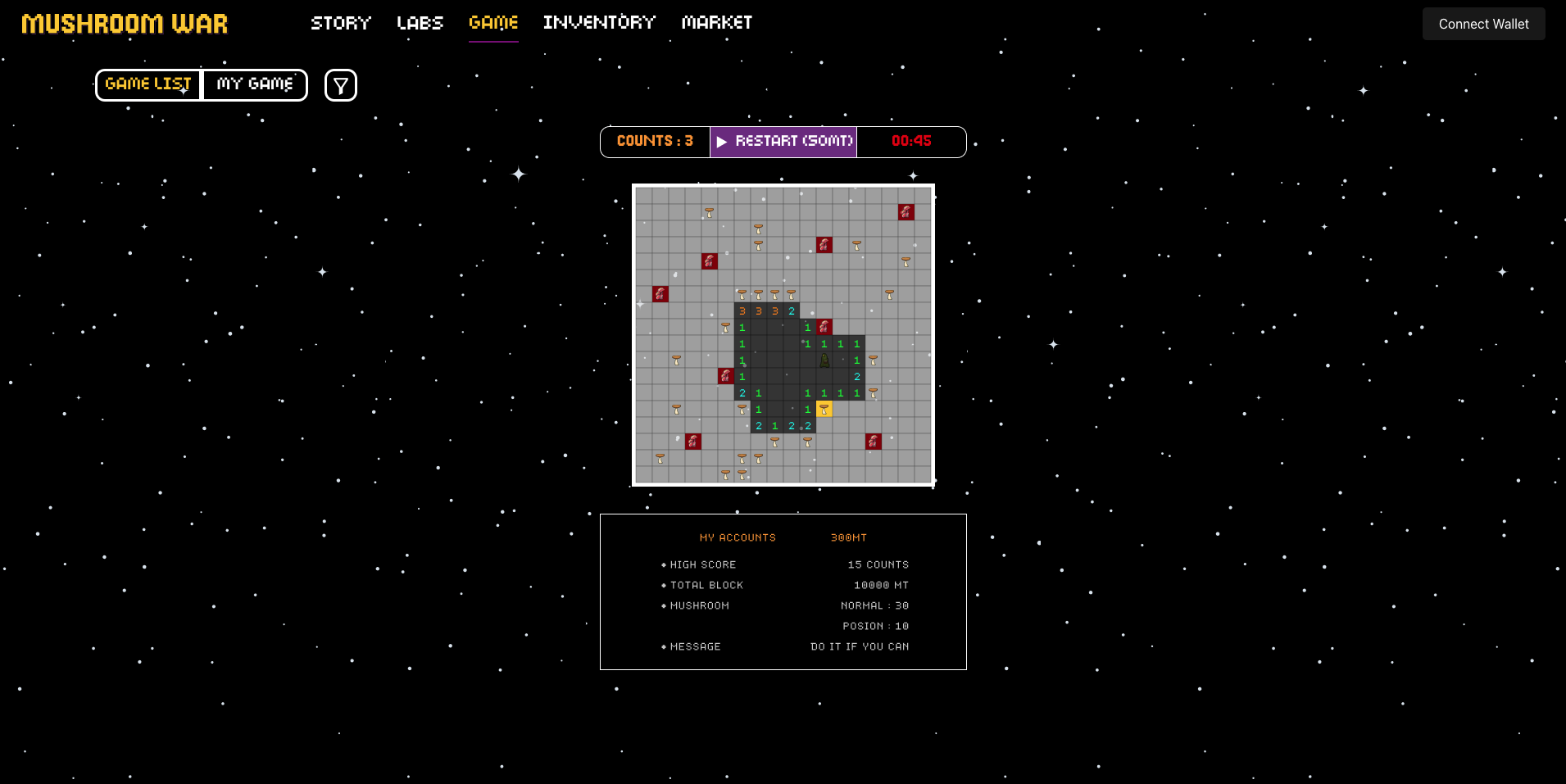Go to the Labs section
The height and width of the screenshot is (784, 1566).
pos(420,23)
